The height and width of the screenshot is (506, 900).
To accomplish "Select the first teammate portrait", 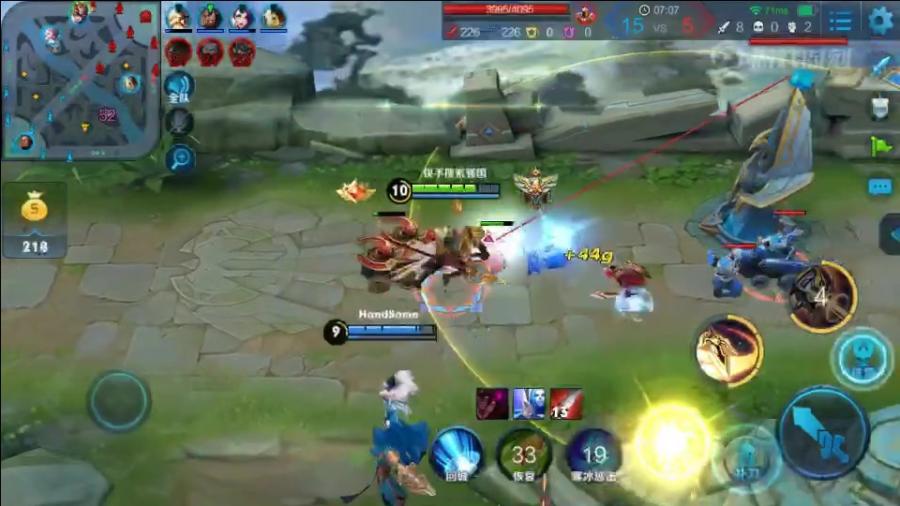I will (x=178, y=17).
